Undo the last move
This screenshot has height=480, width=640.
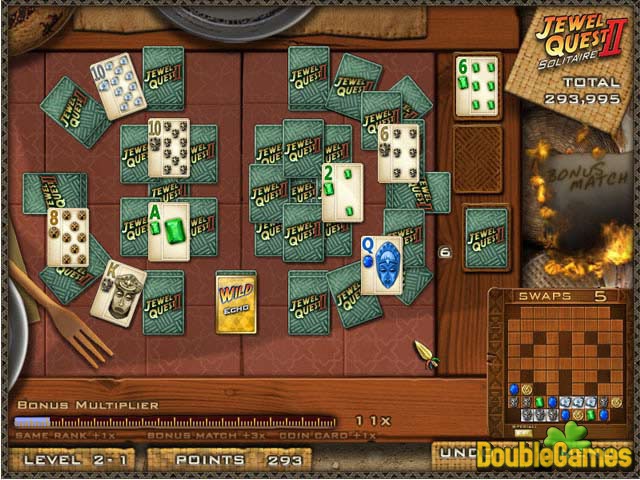coord(455,453)
